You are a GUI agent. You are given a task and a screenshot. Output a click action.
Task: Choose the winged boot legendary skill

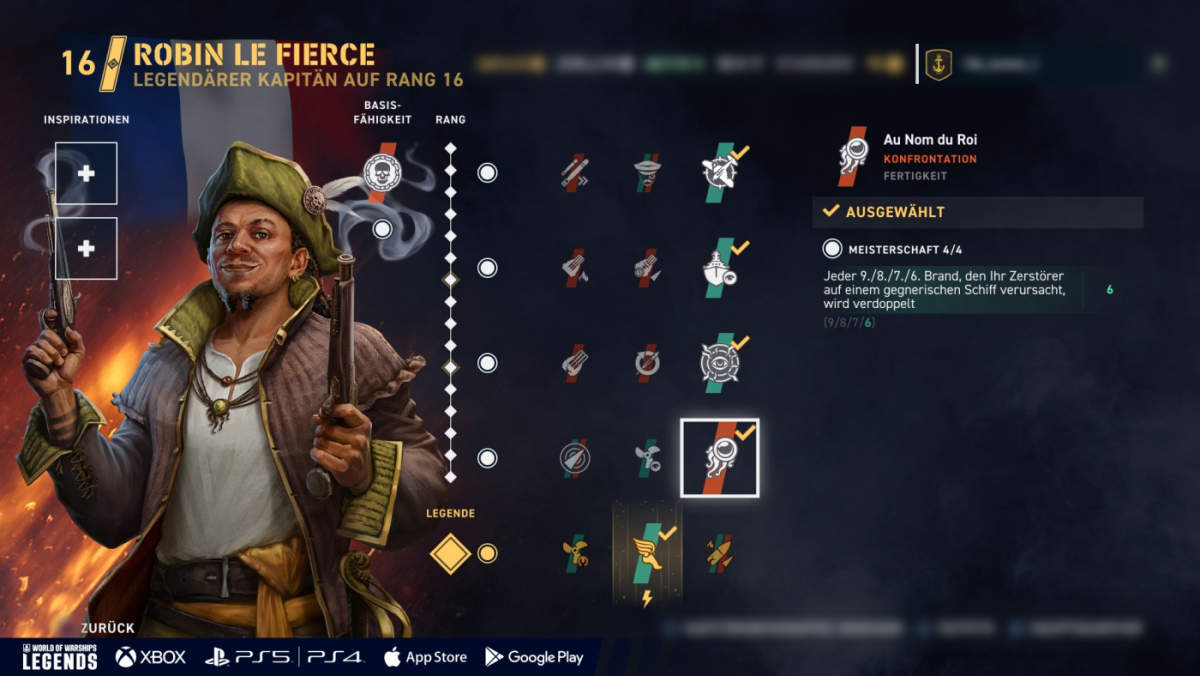point(647,553)
